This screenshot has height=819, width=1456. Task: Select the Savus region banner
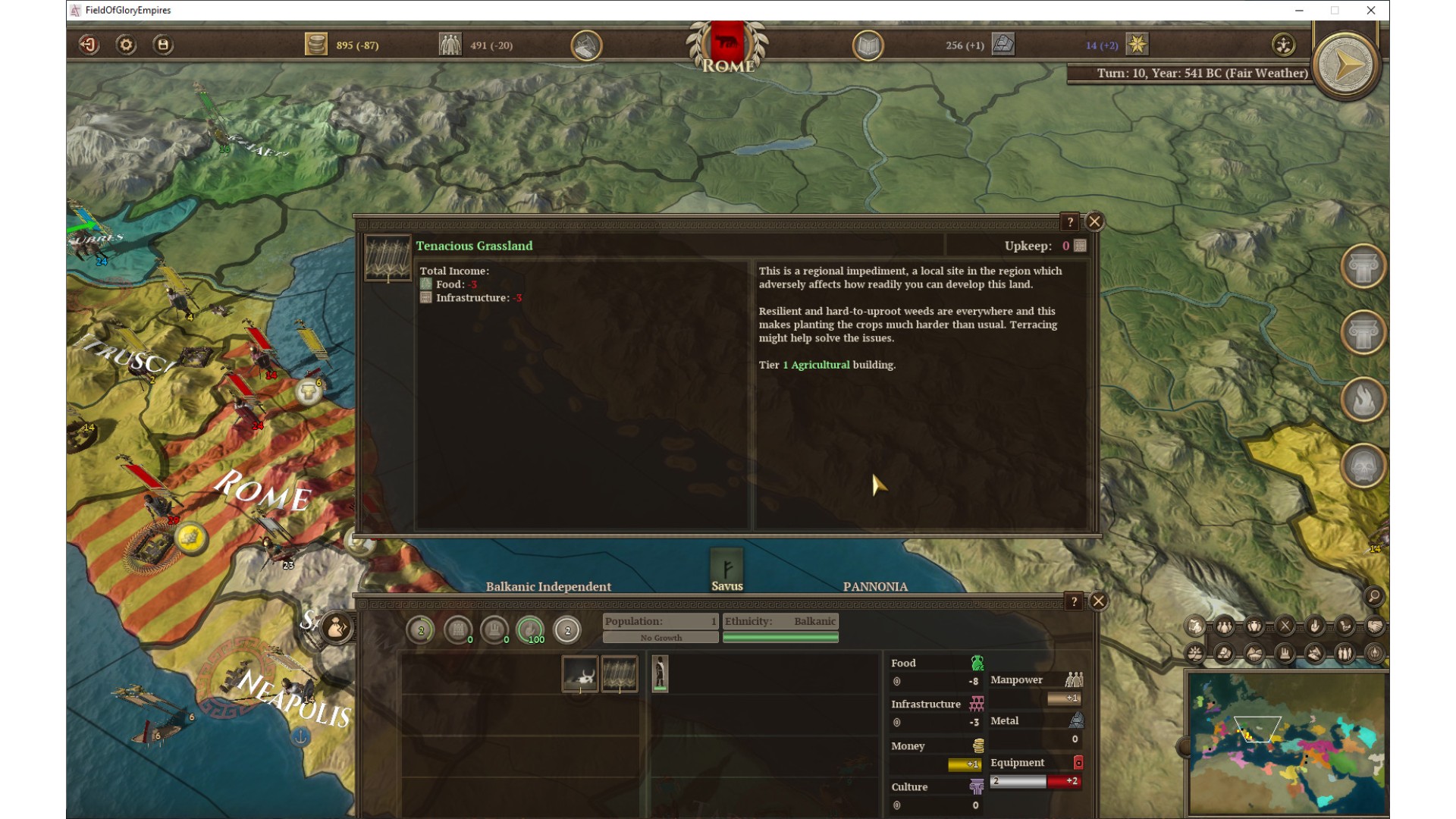(x=726, y=570)
